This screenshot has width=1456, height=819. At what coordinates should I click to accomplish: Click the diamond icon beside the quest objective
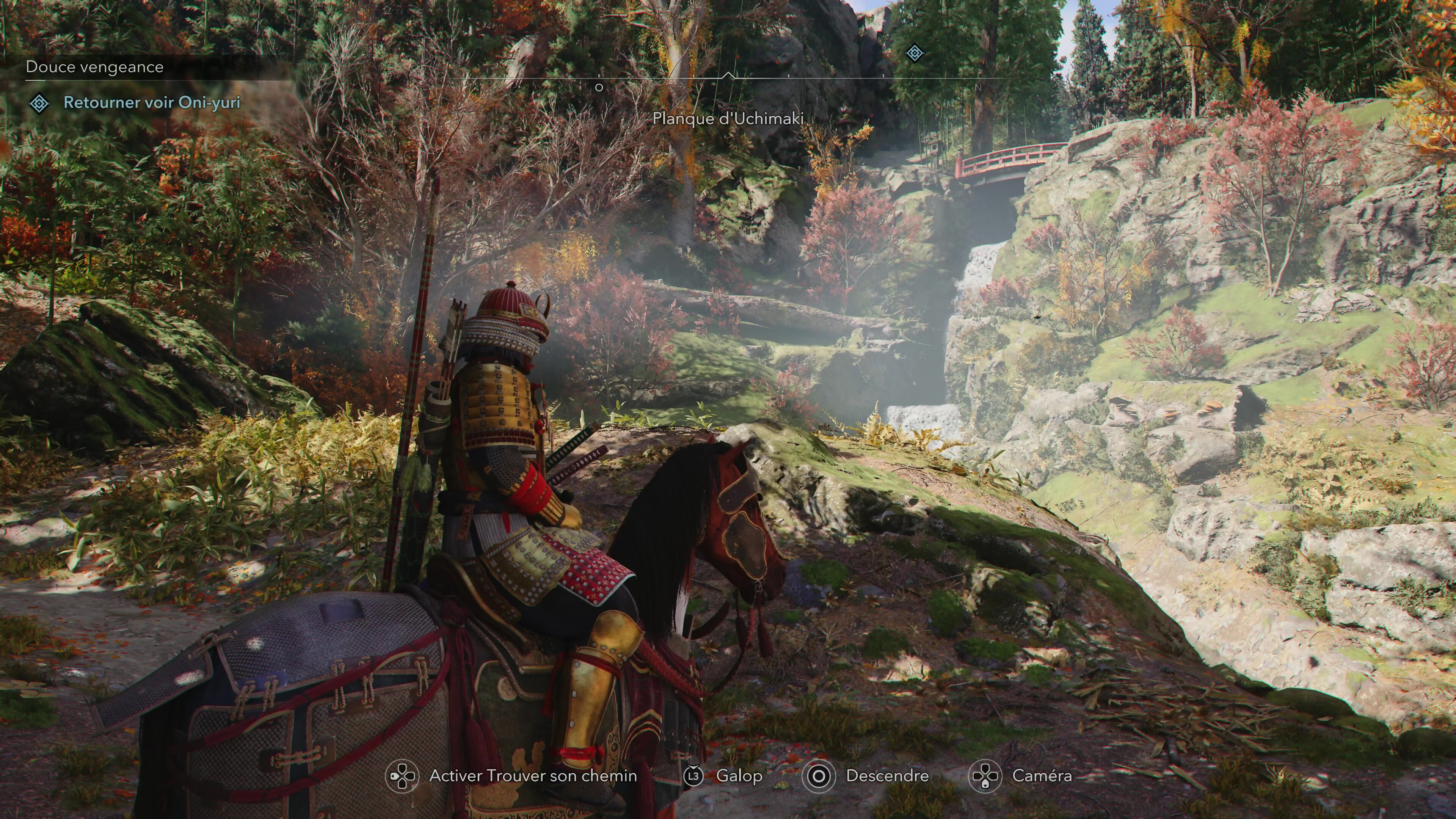click(39, 104)
